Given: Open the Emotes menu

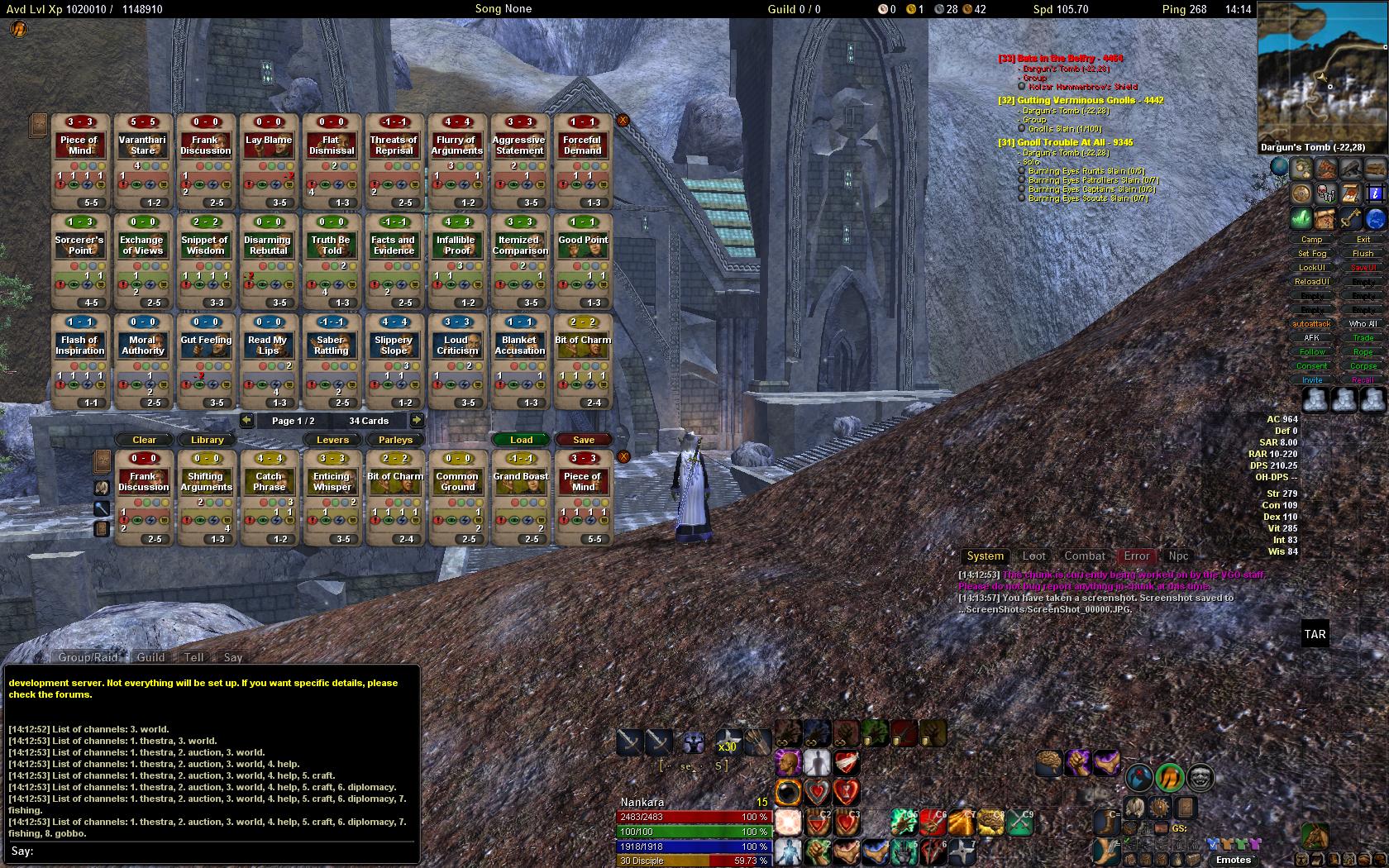Looking at the screenshot, I should (x=1233, y=860).
